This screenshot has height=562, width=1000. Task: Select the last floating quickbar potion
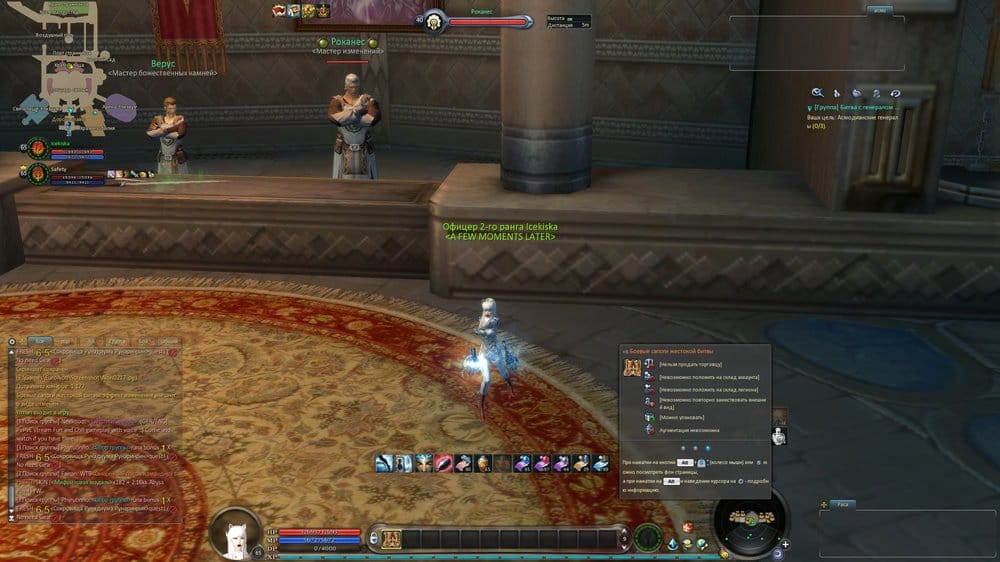click(x=601, y=462)
